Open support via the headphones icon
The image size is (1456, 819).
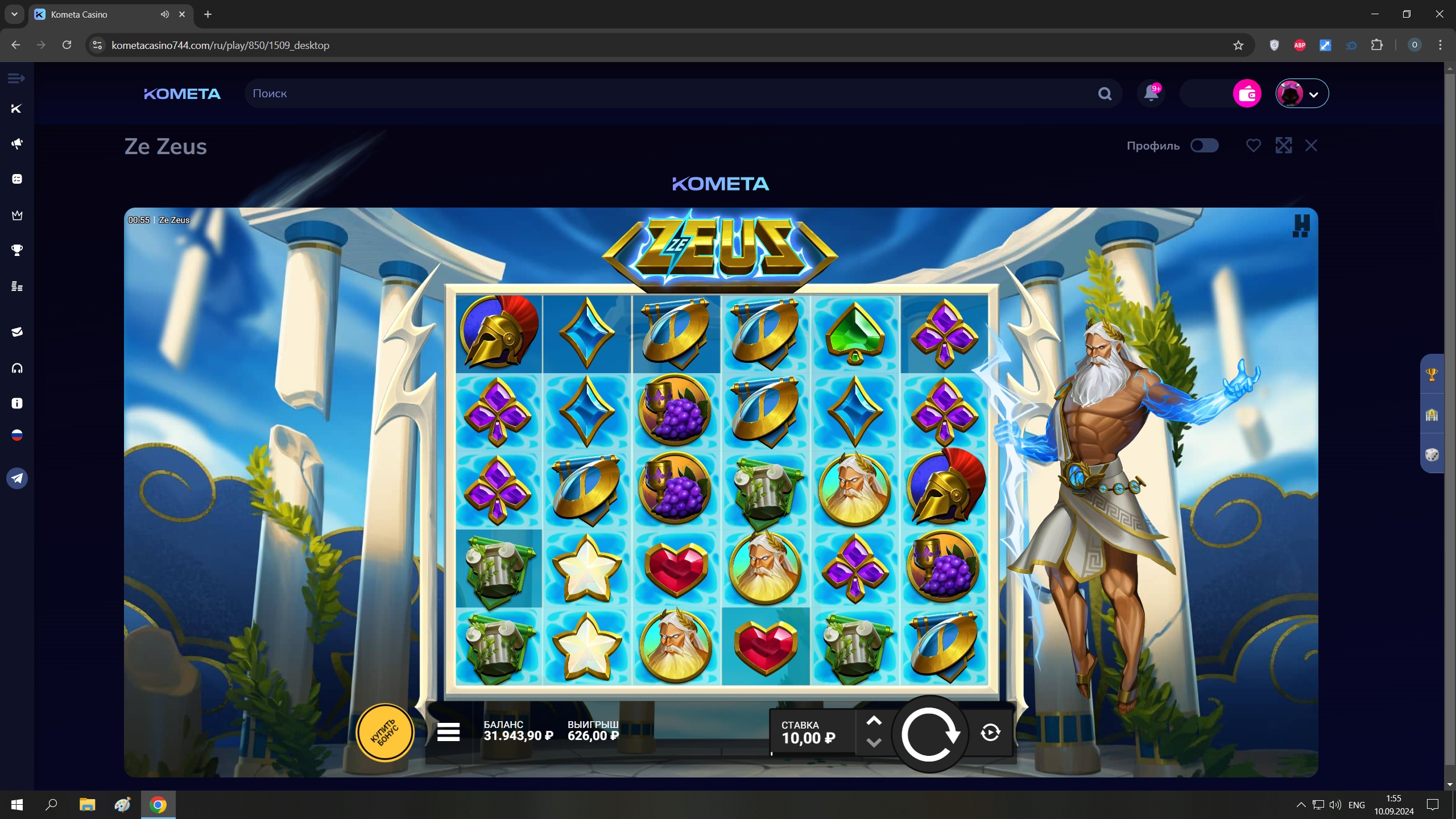(17, 369)
